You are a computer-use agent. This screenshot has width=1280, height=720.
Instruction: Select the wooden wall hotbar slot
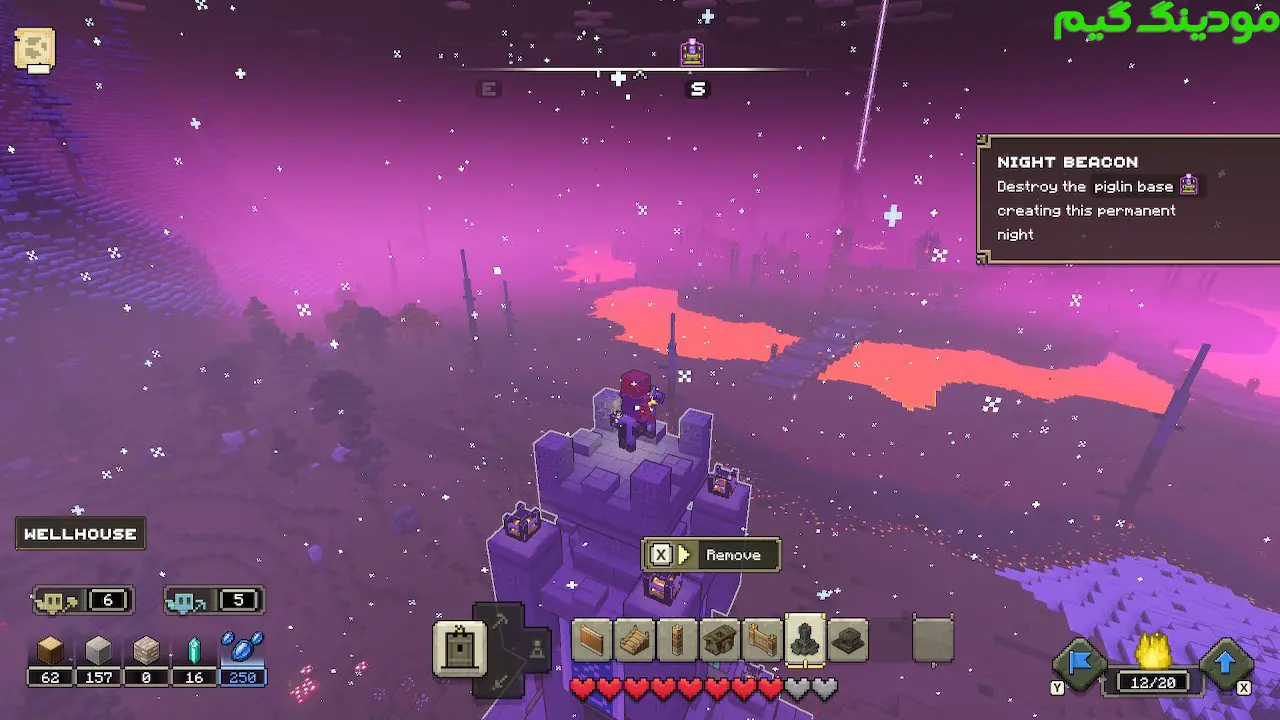click(x=591, y=640)
